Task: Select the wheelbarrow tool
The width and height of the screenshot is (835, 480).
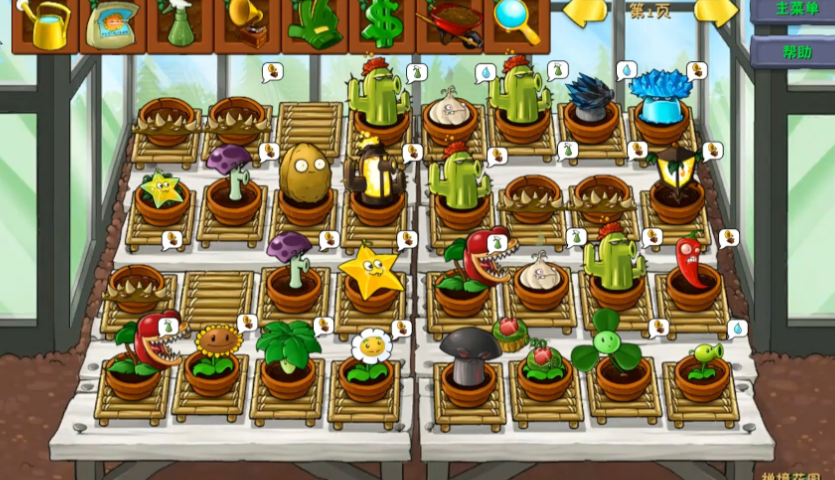Action: (450, 22)
